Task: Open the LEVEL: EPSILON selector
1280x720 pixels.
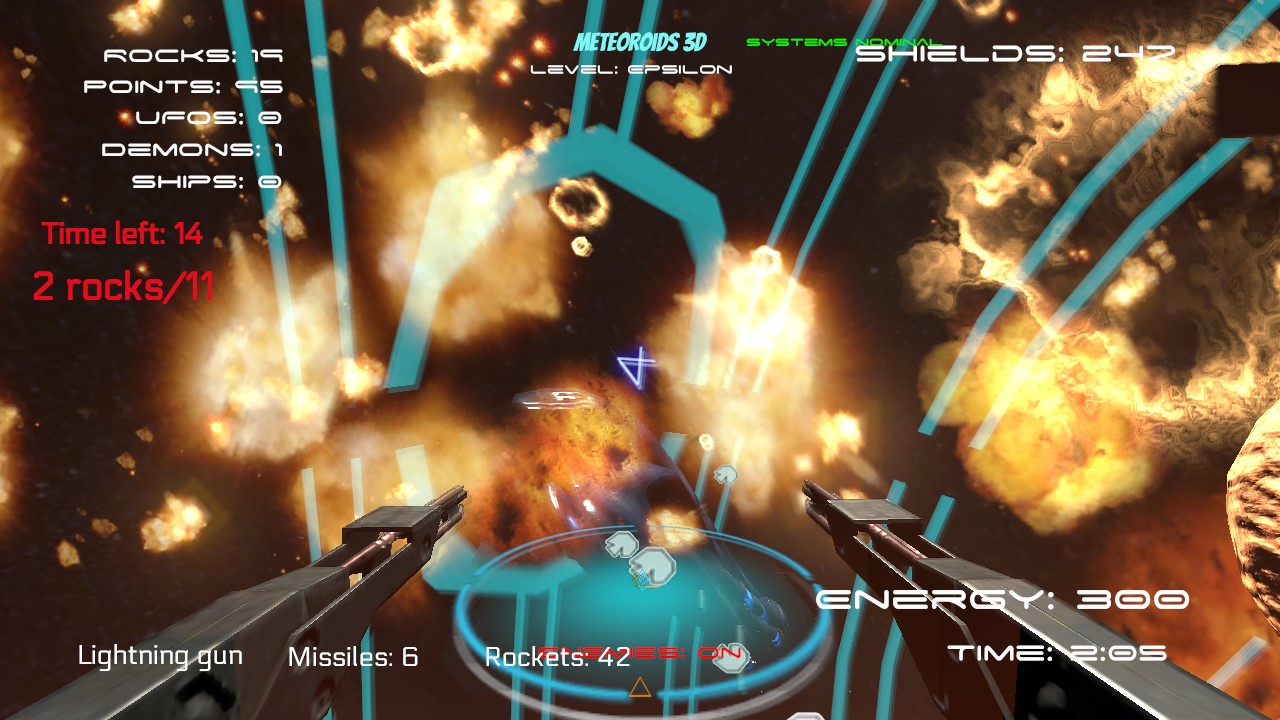Action: [634, 69]
